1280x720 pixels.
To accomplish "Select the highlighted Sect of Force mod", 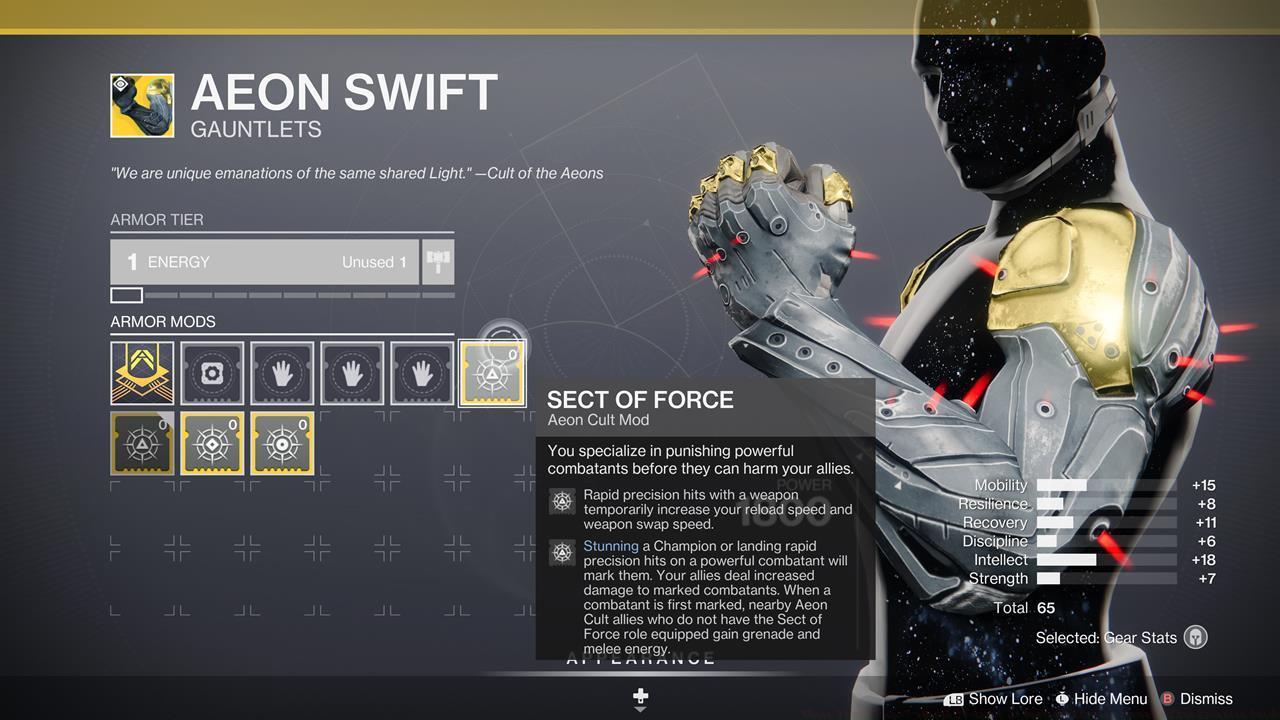I will click(491, 372).
